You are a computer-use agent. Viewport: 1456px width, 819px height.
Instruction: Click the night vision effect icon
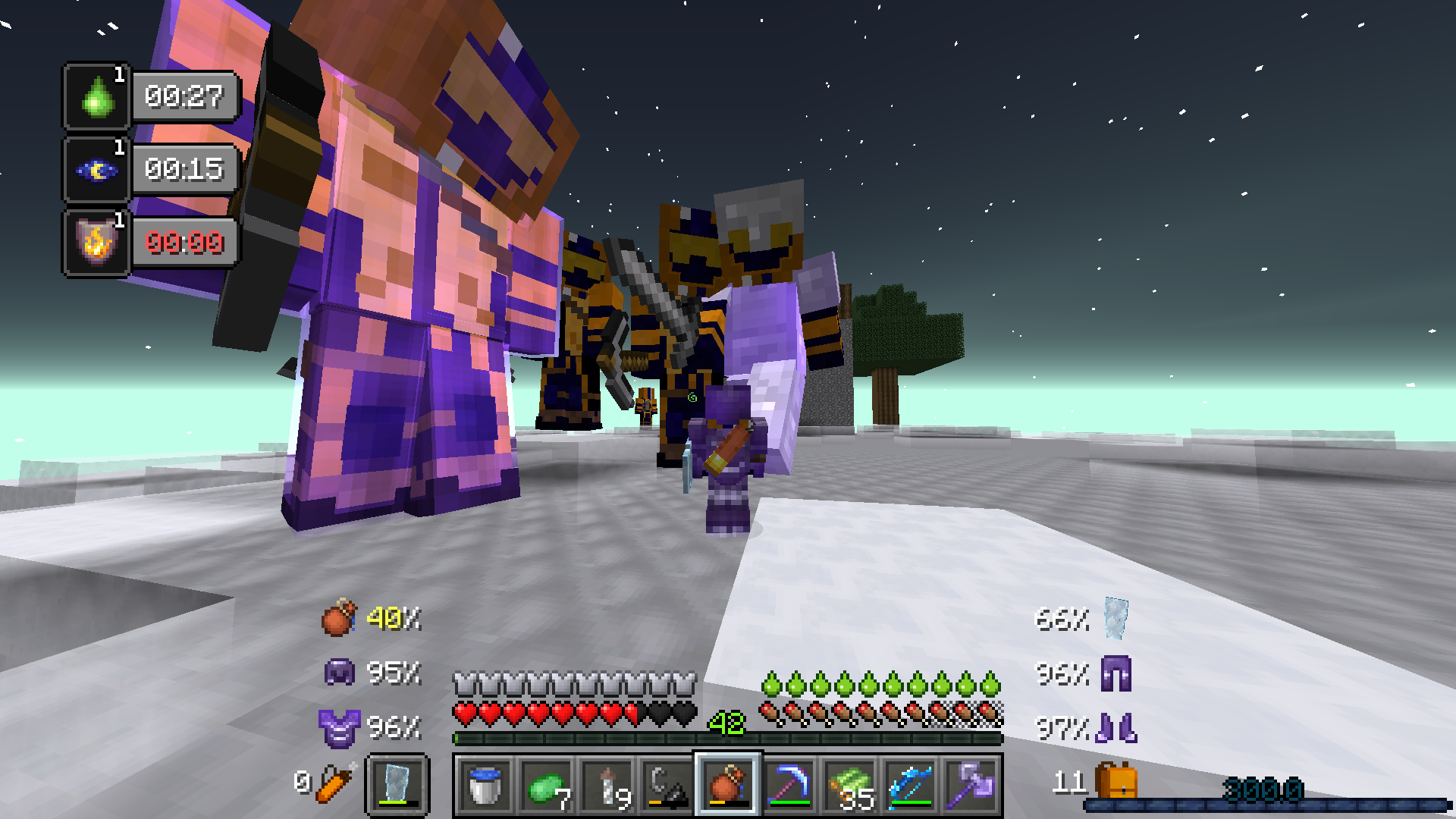96,170
